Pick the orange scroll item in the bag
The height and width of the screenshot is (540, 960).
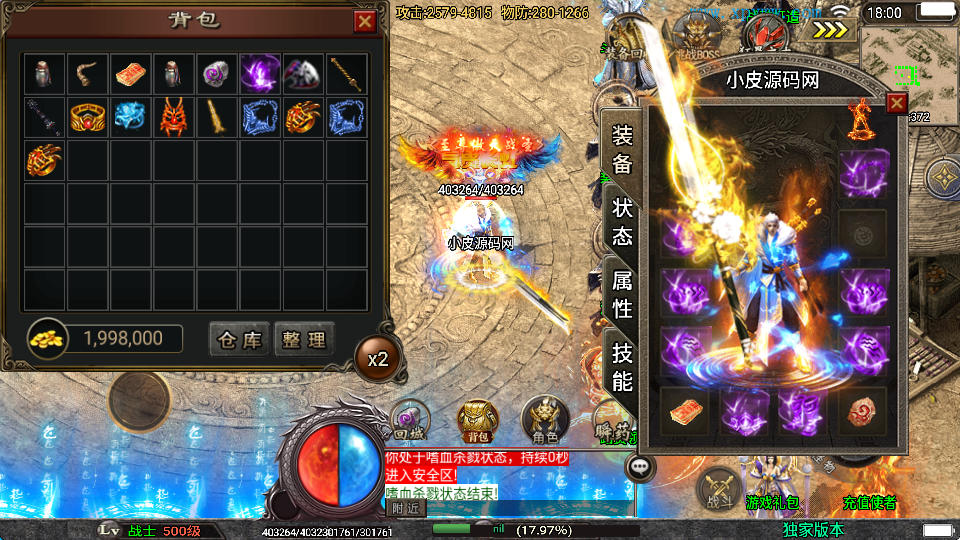[131, 74]
